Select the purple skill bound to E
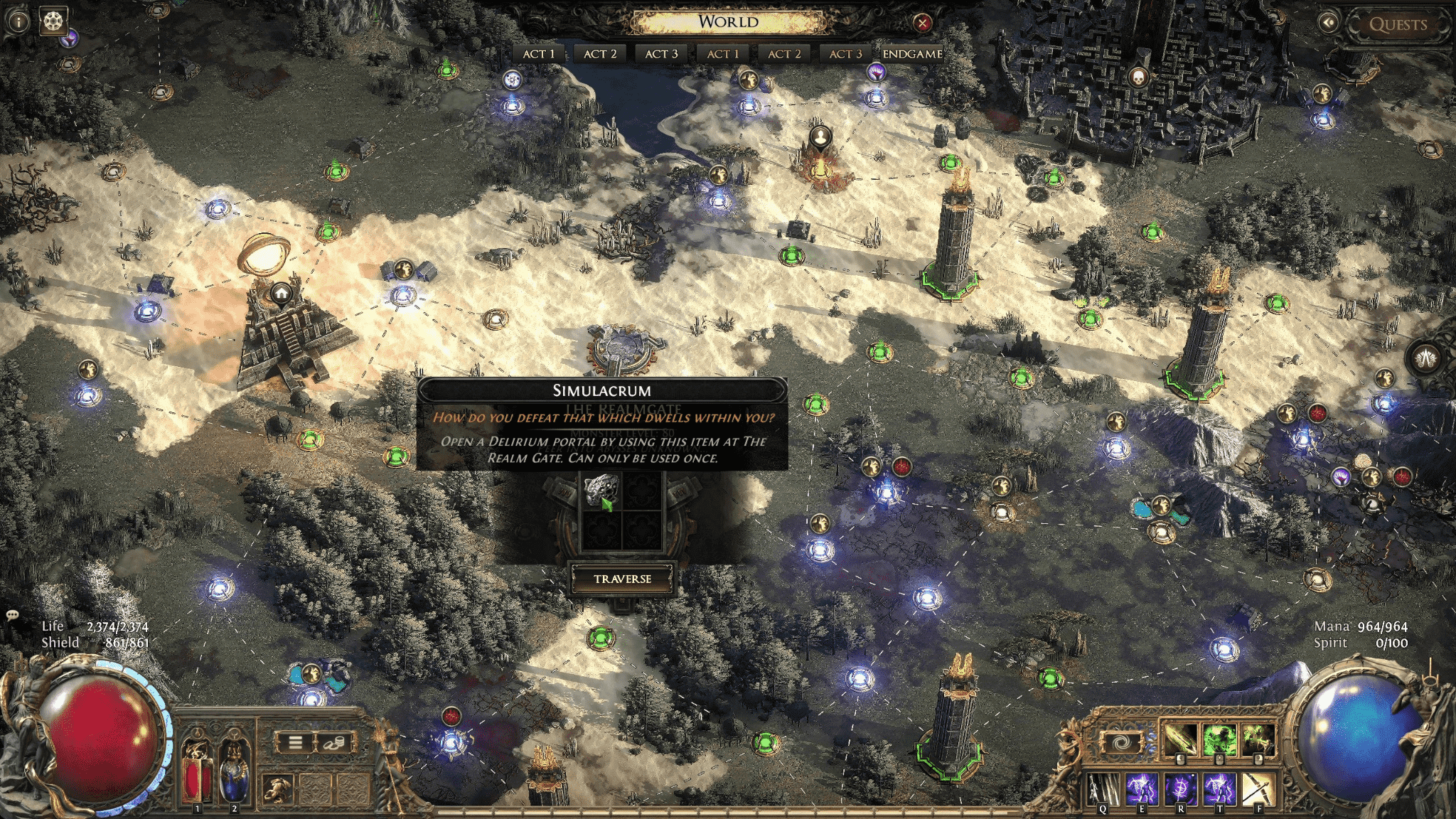 (x=1142, y=788)
